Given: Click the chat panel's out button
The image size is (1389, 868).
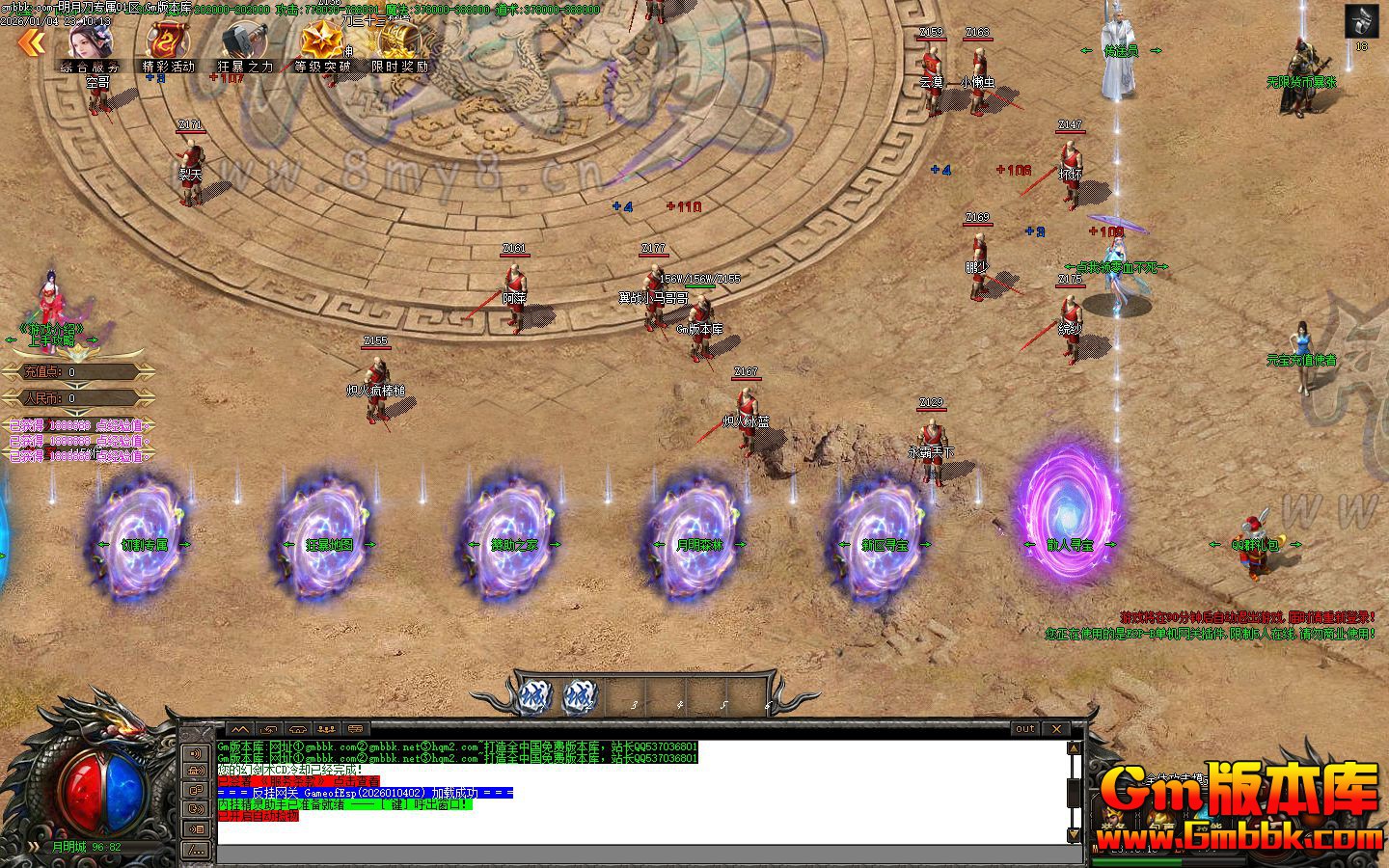Looking at the screenshot, I should pyautogui.click(x=1025, y=729).
